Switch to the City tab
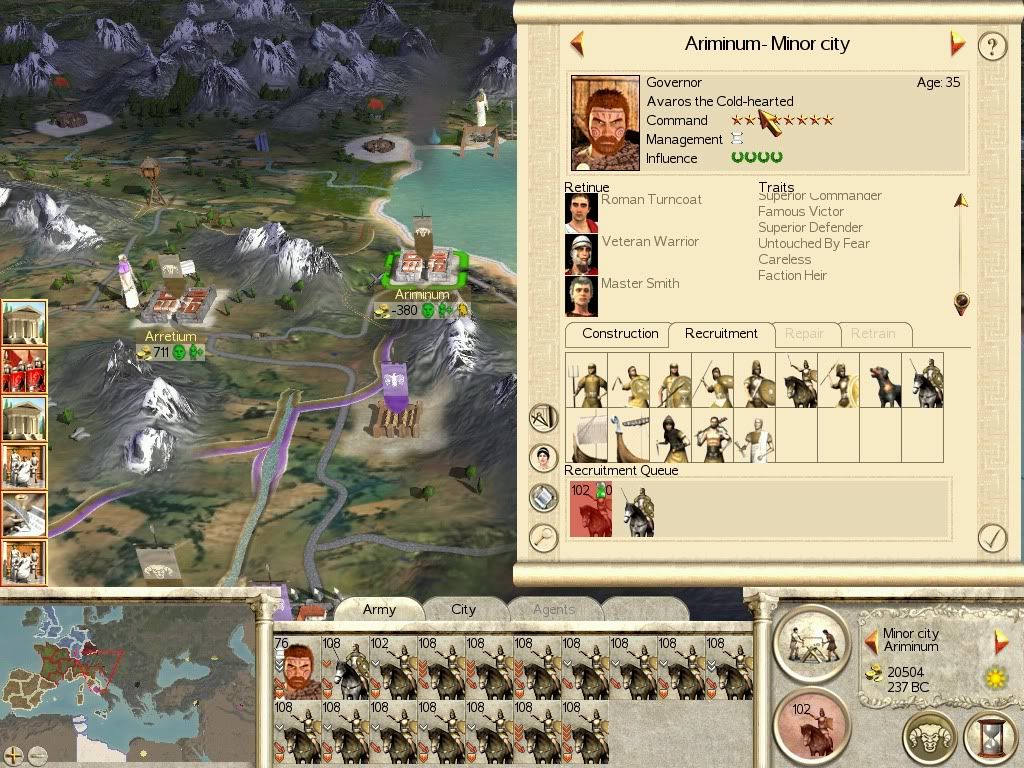The height and width of the screenshot is (768, 1024). [463, 609]
